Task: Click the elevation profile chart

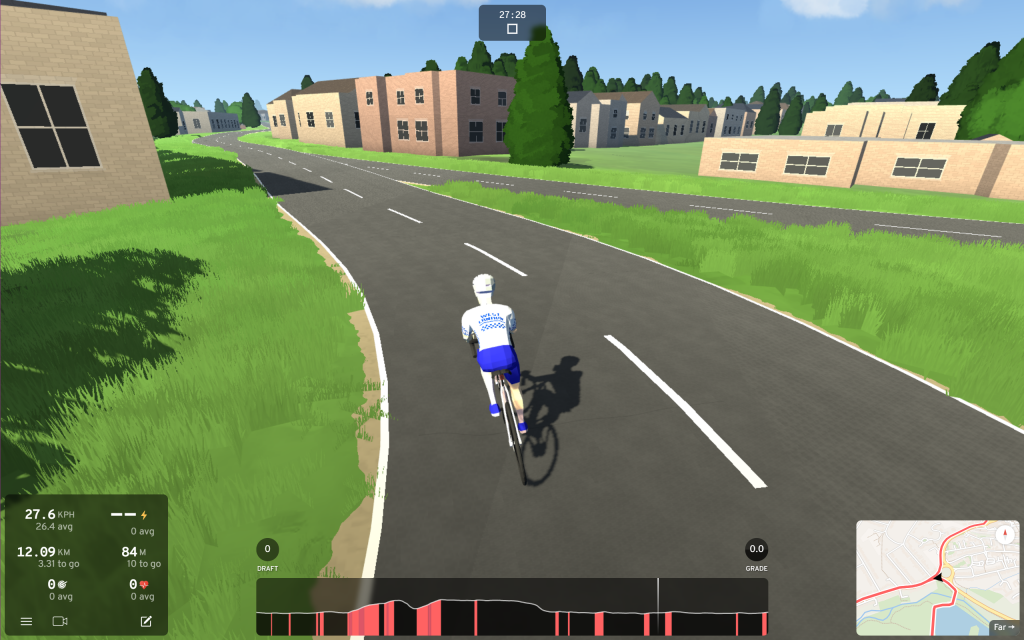Action: click(x=512, y=607)
